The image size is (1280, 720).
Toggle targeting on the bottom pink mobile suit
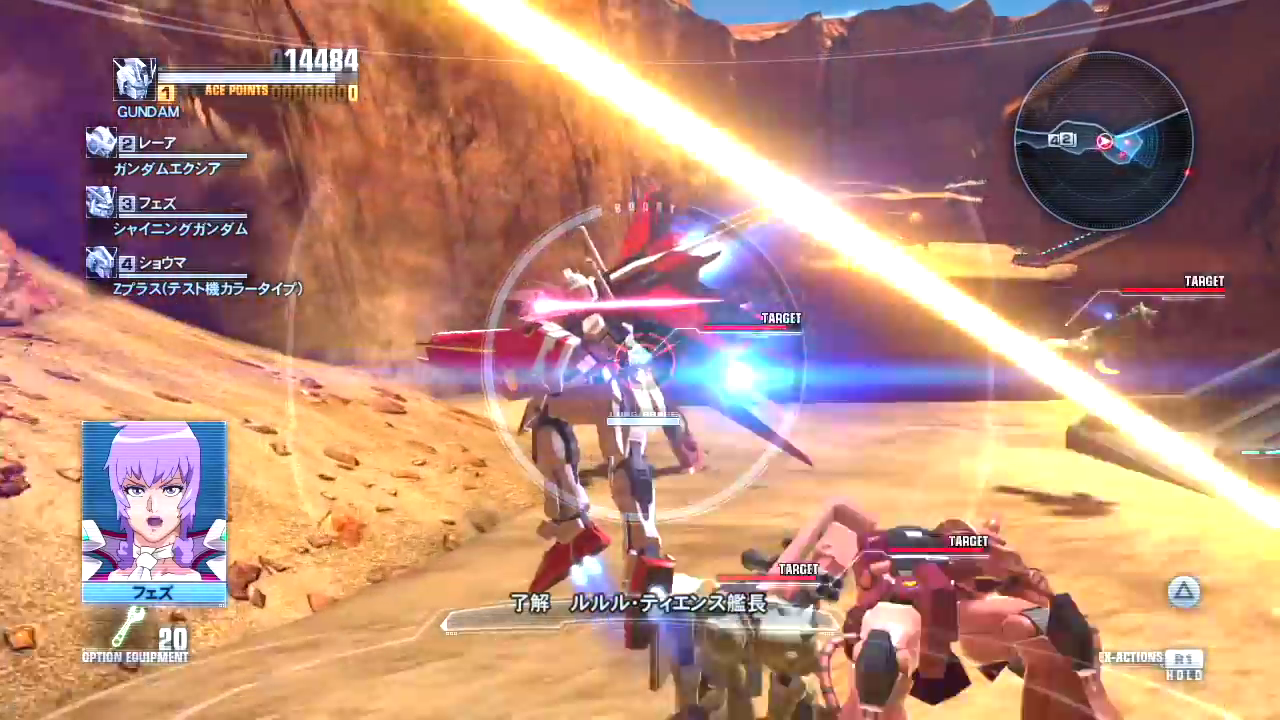965,541
